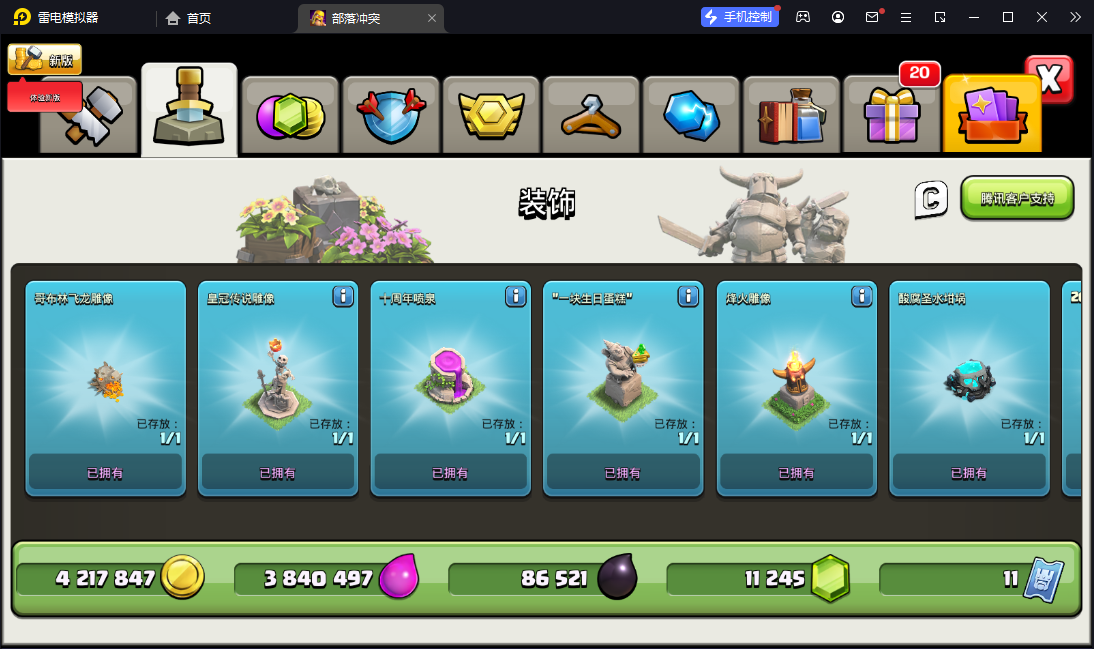Open the gems and coins resources tab
This screenshot has height=649, width=1094.
(291, 115)
